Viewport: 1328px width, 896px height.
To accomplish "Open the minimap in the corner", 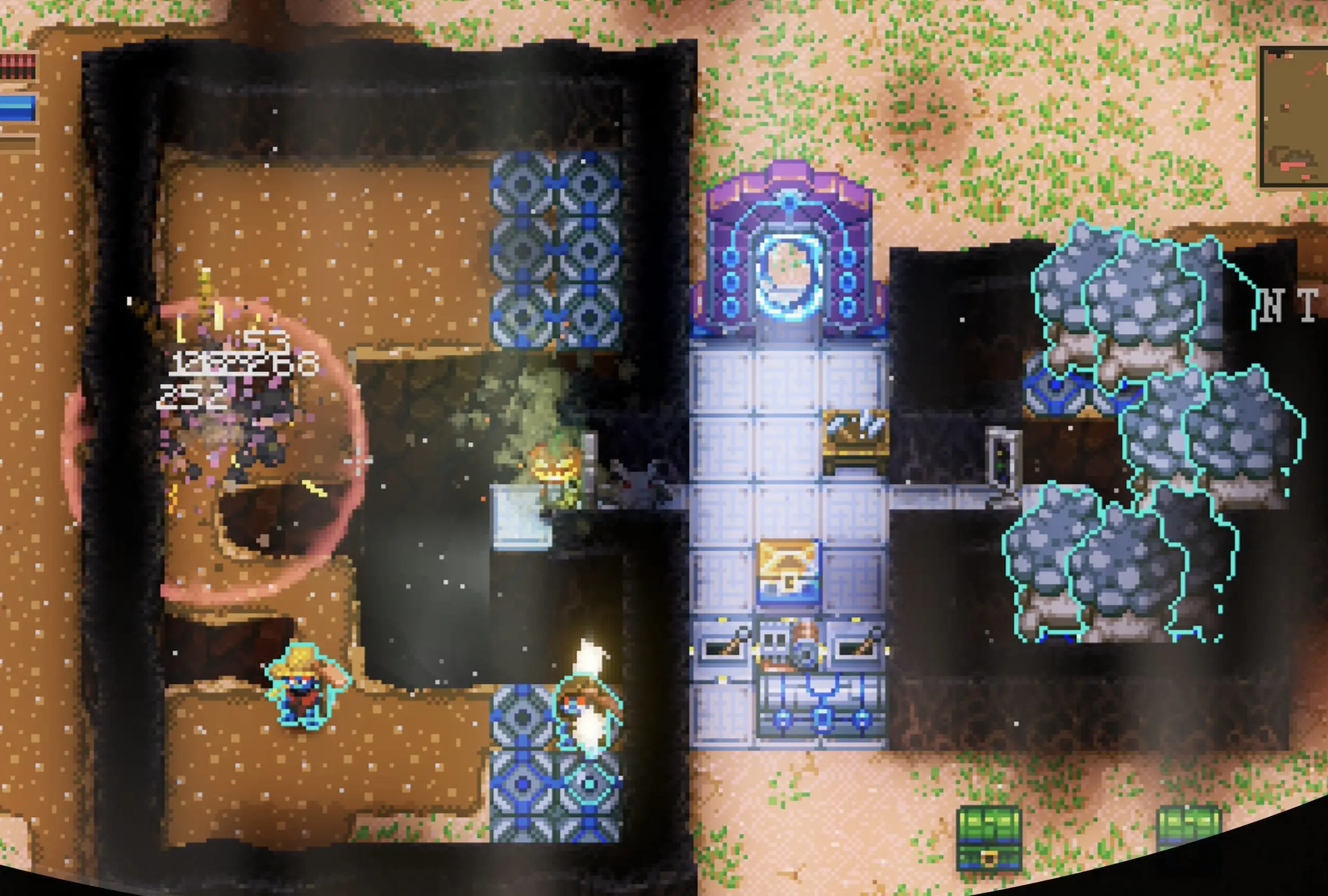I will [1295, 117].
